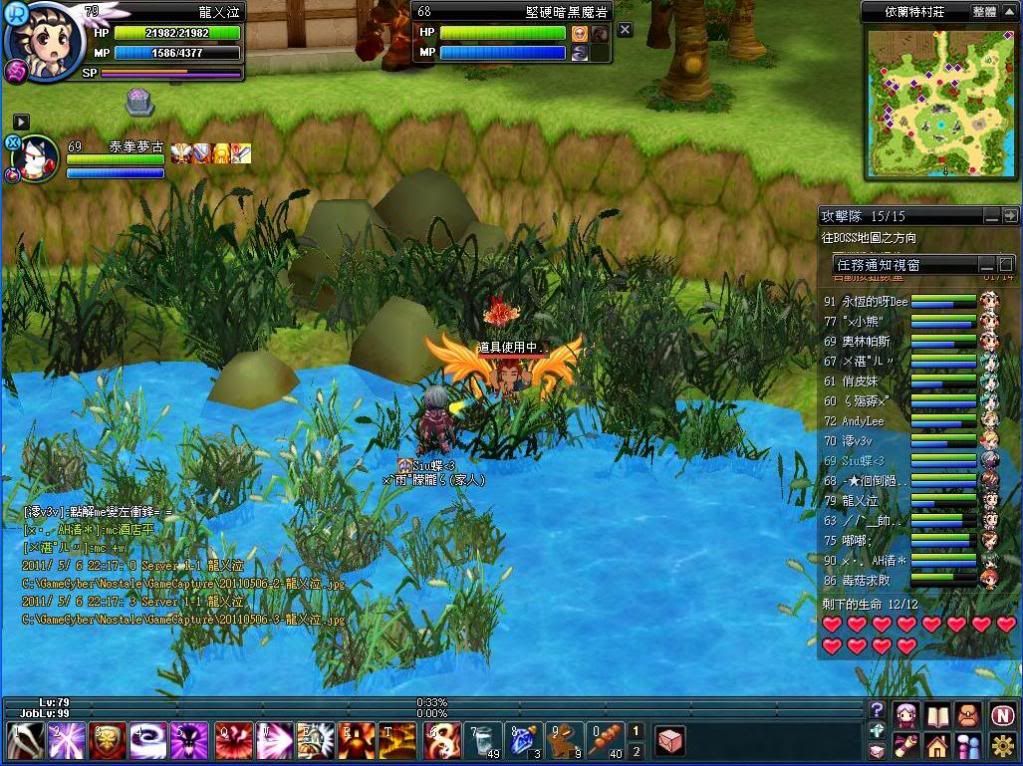This screenshot has height=766, width=1023.
Task: Select raid member AndyLee in list
Action: tap(863, 422)
